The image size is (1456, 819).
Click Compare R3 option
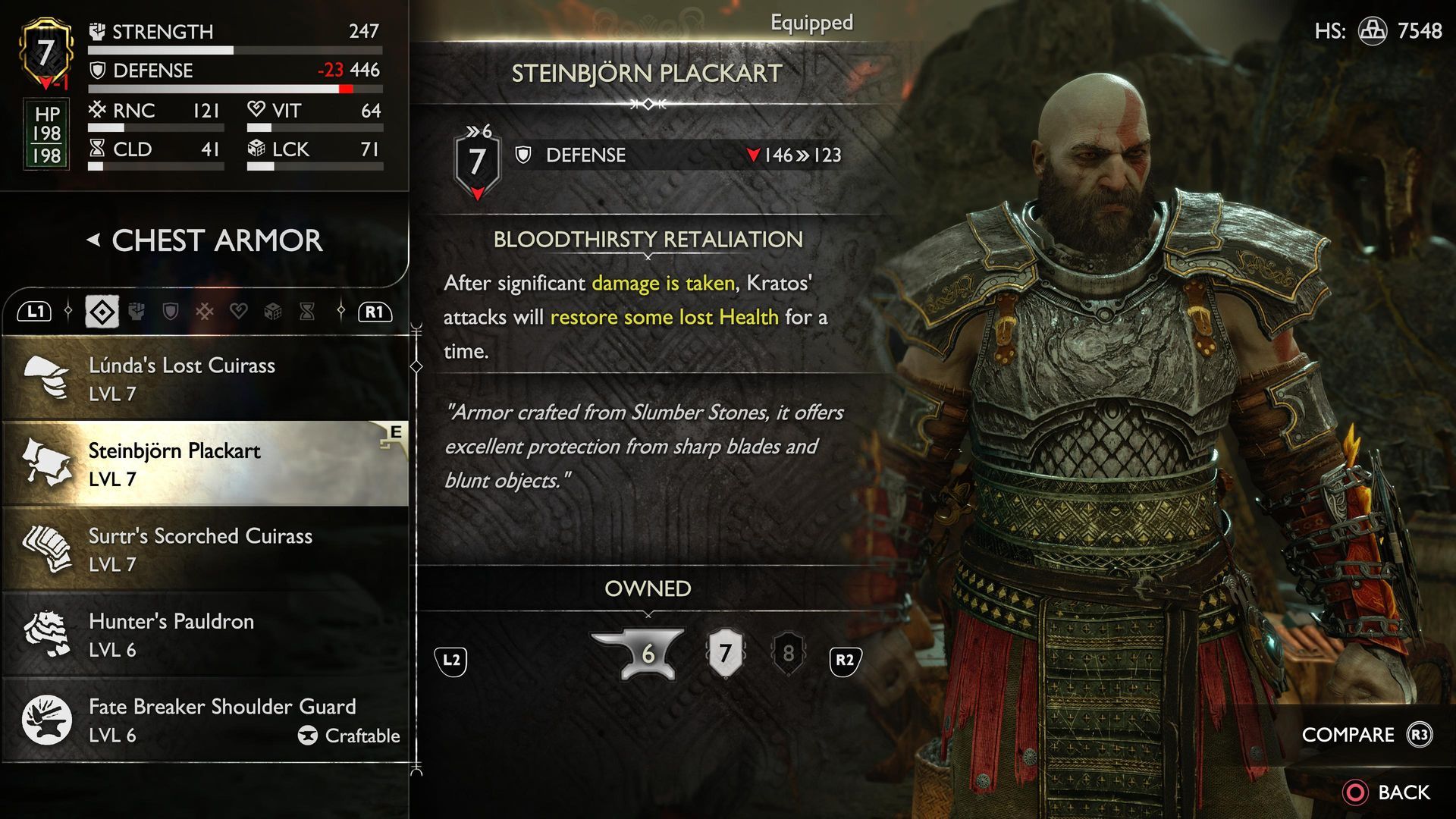coord(1349,734)
